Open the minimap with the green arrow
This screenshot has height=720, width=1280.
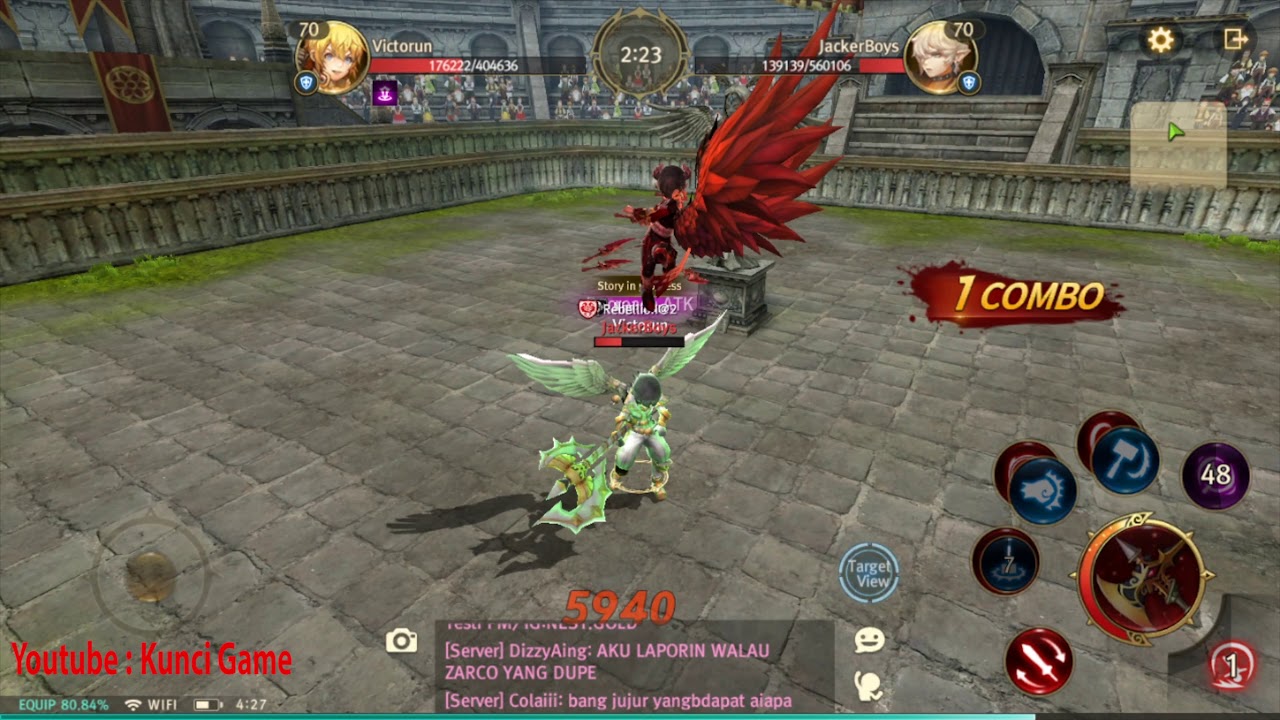click(1178, 143)
